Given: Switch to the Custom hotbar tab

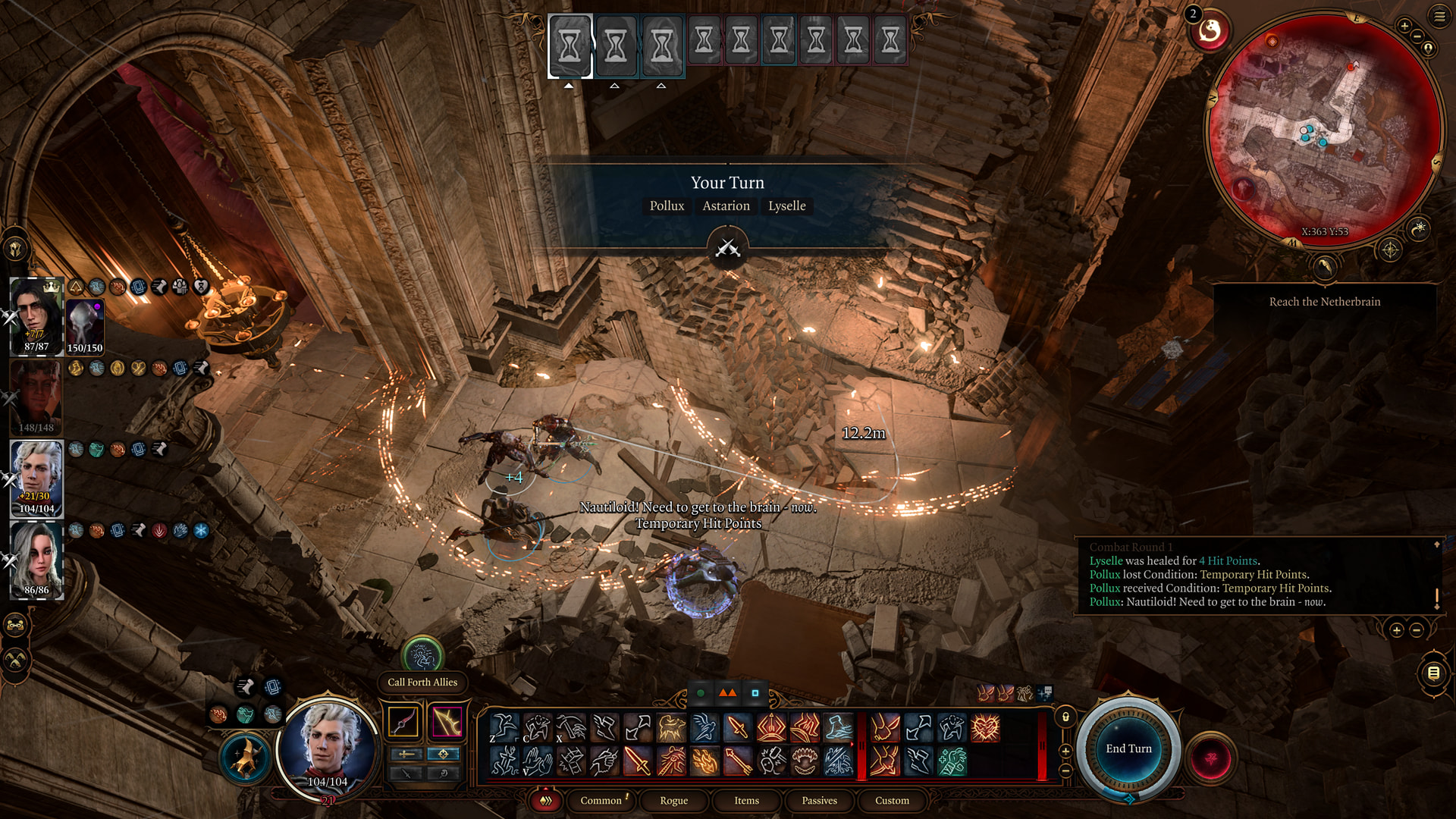Looking at the screenshot, I should (892, 800).
